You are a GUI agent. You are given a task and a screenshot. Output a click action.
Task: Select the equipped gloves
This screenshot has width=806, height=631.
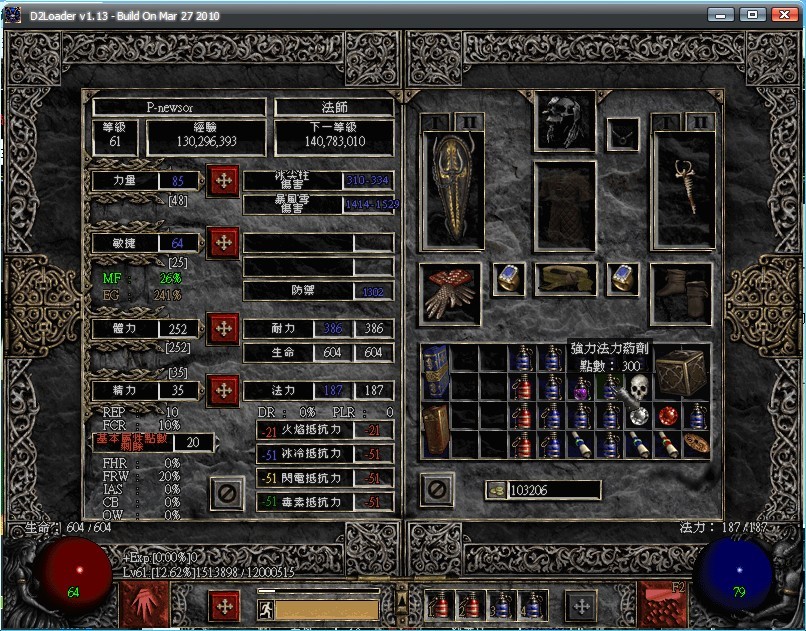(x=450, y=294)
